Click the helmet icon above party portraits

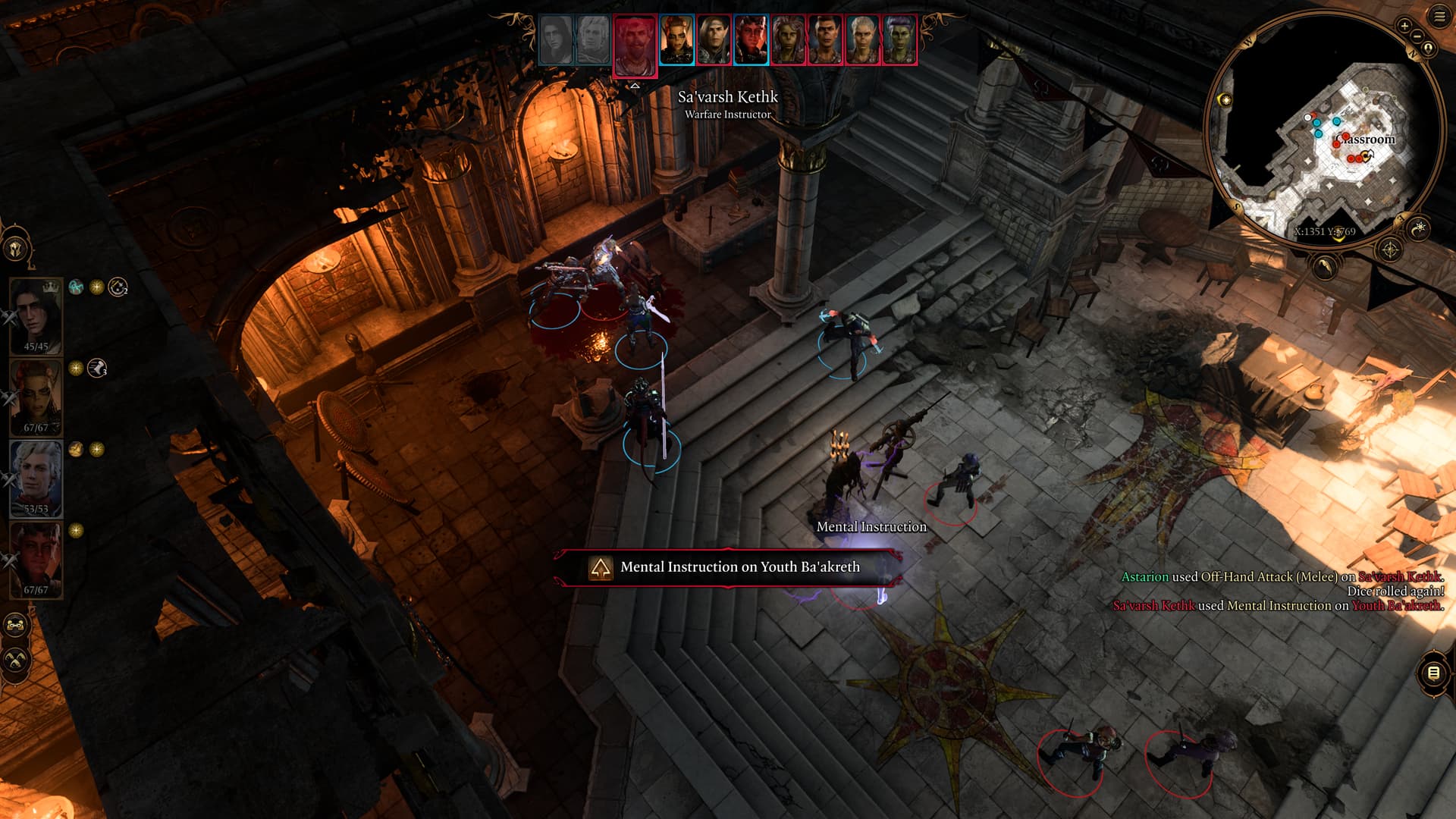pos(16,248)
